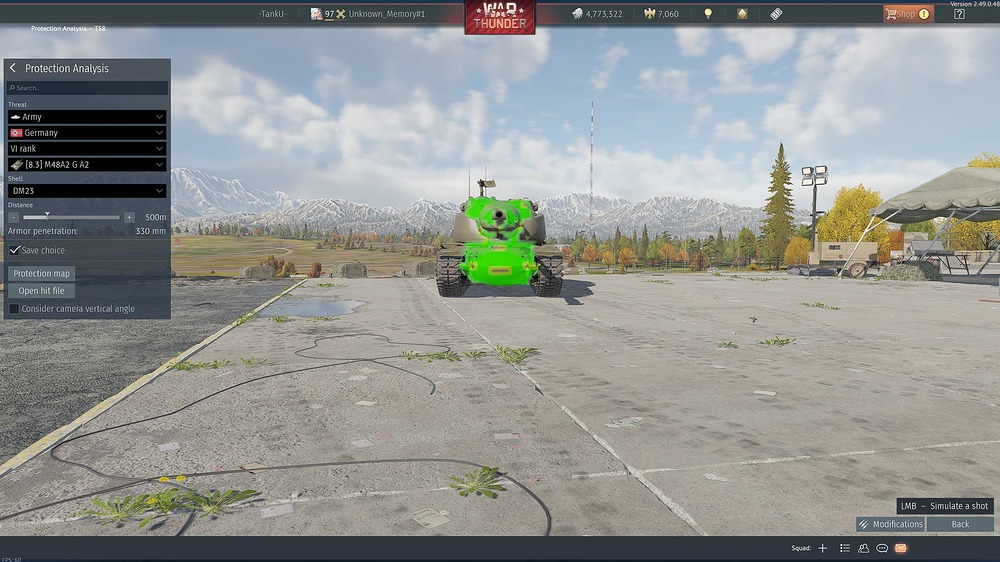This screenshot has width=1000, height=562.
Task: Expand the VI rank dropdown
Action: [87, 149]
